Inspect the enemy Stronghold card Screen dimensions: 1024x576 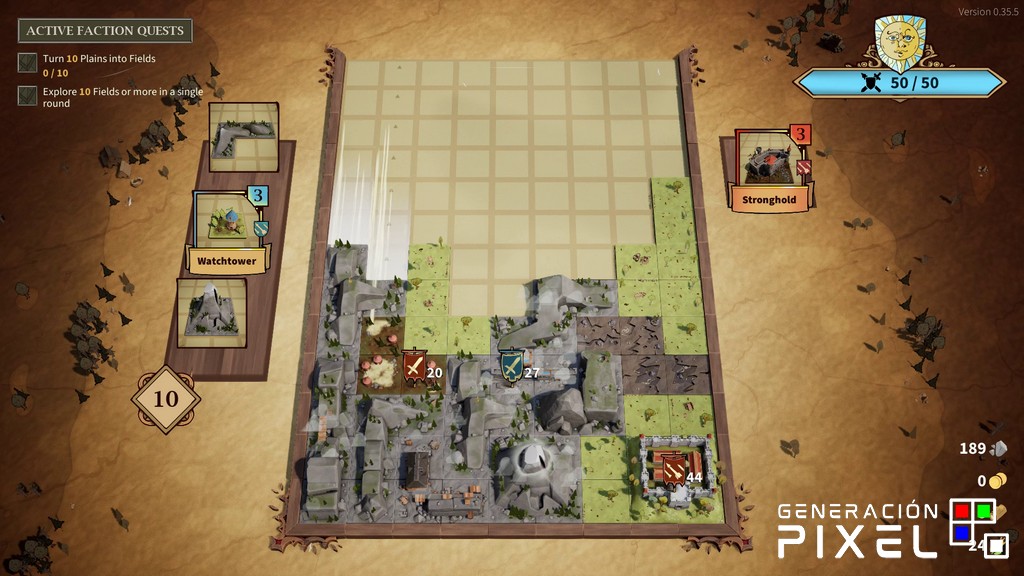coord(768,168)
